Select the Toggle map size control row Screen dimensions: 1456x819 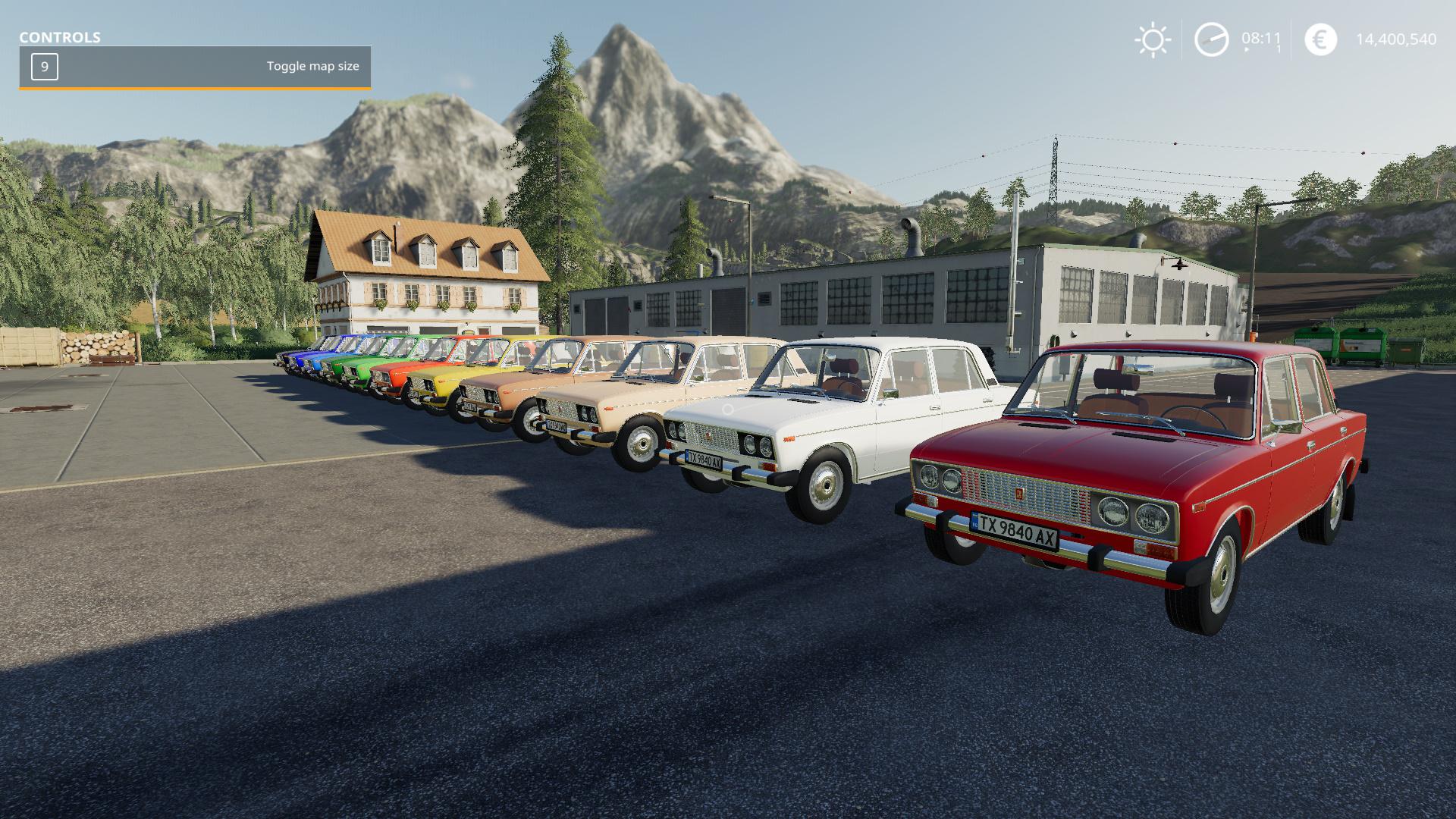(x=195, y=67)
